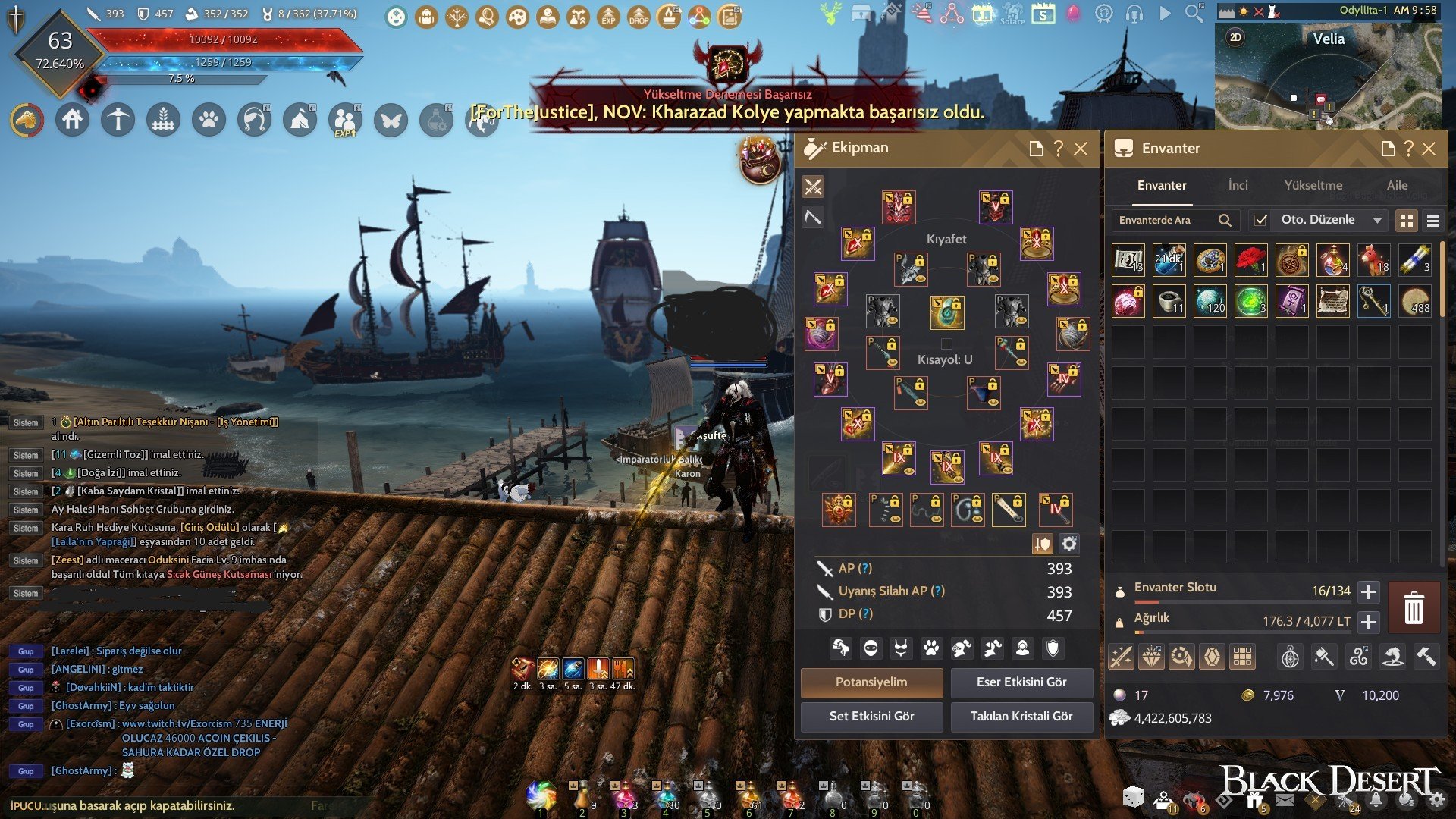Switch to the İnci tab
Image resolution: width=1456 pixels, height=819 pixels.
[x=1238, y=185]
